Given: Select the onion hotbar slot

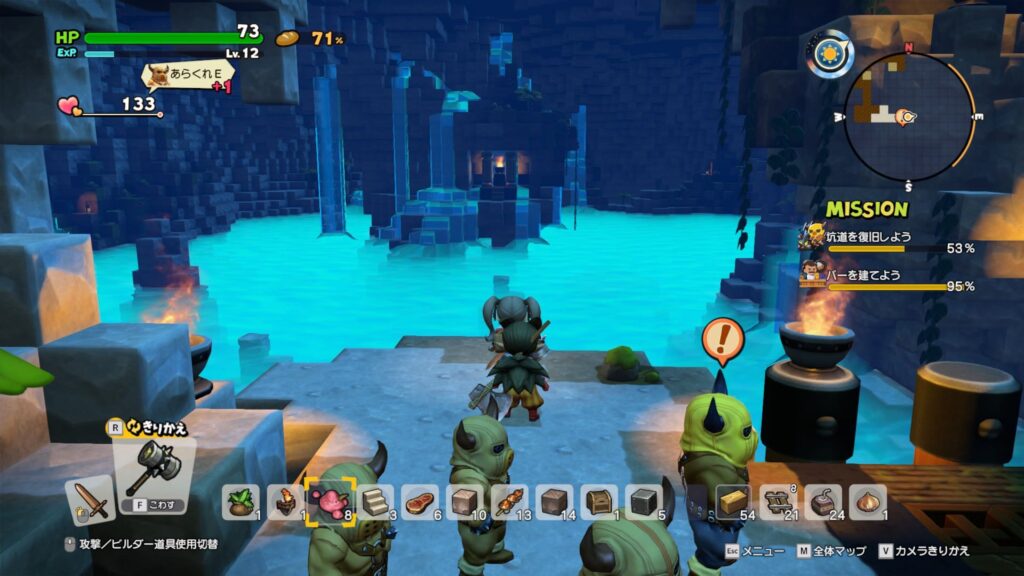Looking at the screenshot, I should coord(867,501).
